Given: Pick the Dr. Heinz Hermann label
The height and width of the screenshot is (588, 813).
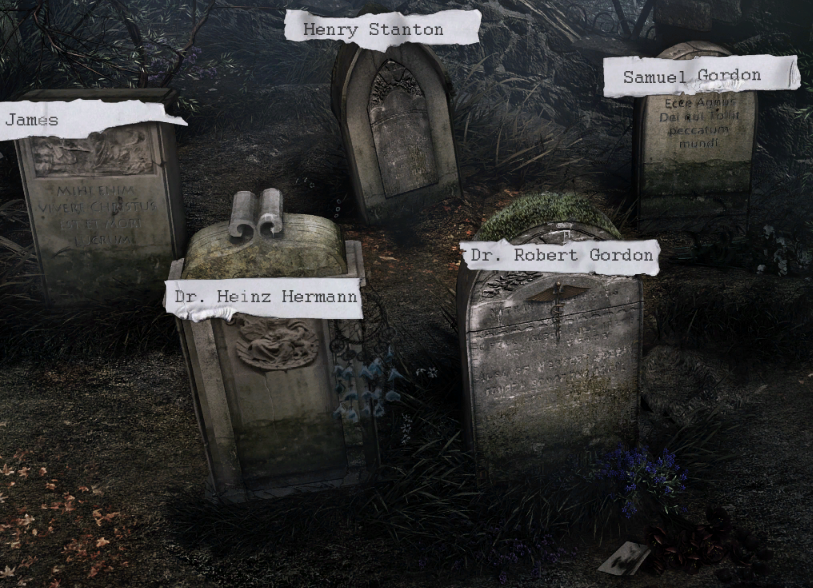Looking at the screenshot, I should [x=264, y=297].
